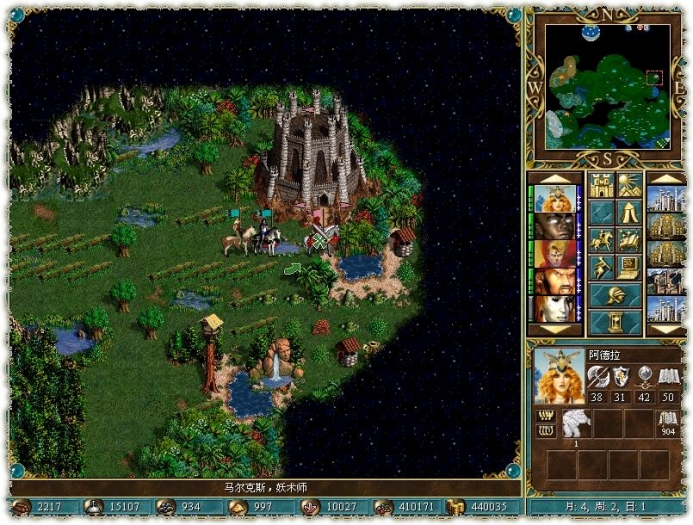The image size is (693, 525).
Task: Choose the bearded red-haired hero portrait
Action: (553, 282)
